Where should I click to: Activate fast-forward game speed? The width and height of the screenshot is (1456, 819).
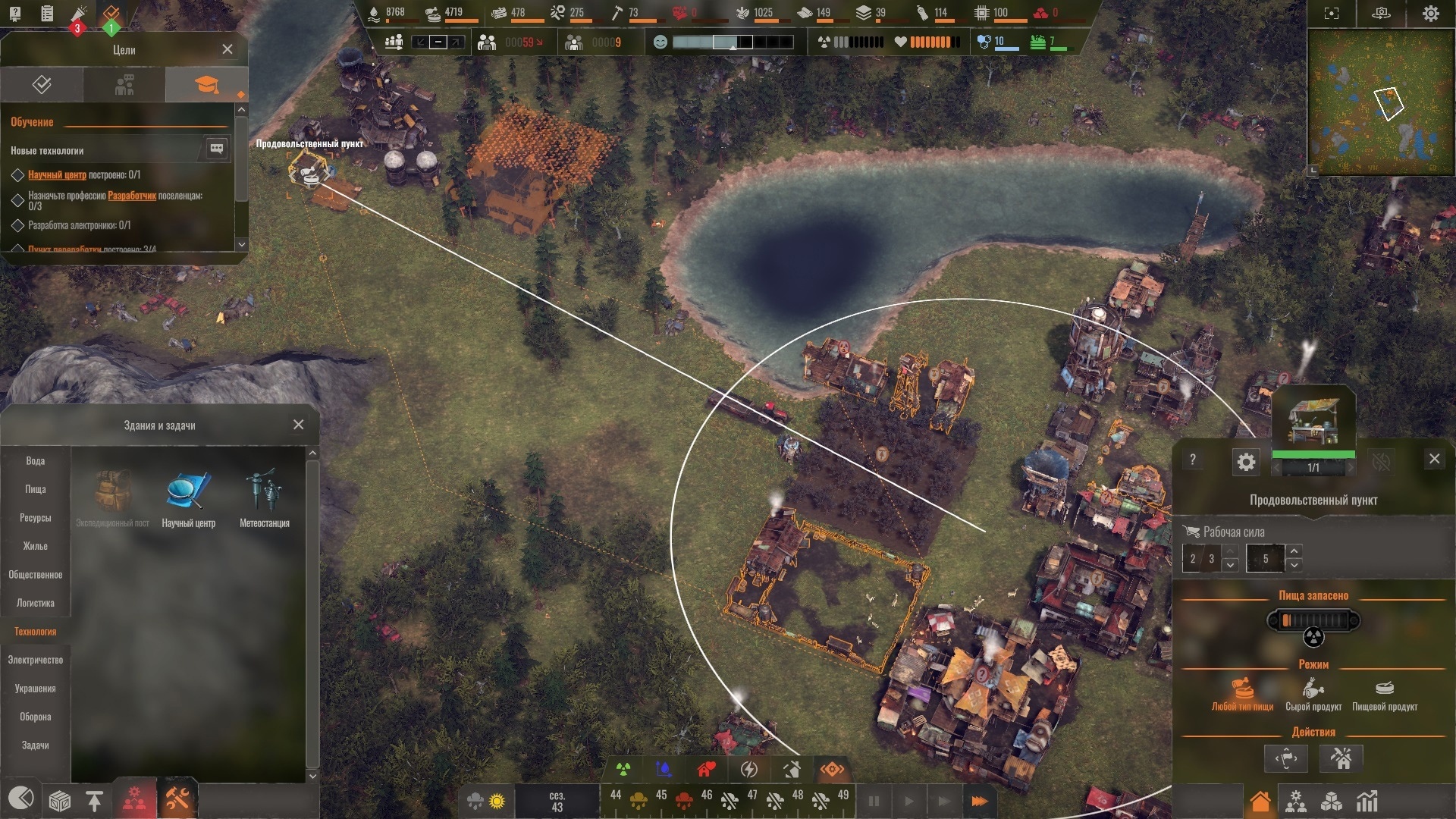coord(979,801)
